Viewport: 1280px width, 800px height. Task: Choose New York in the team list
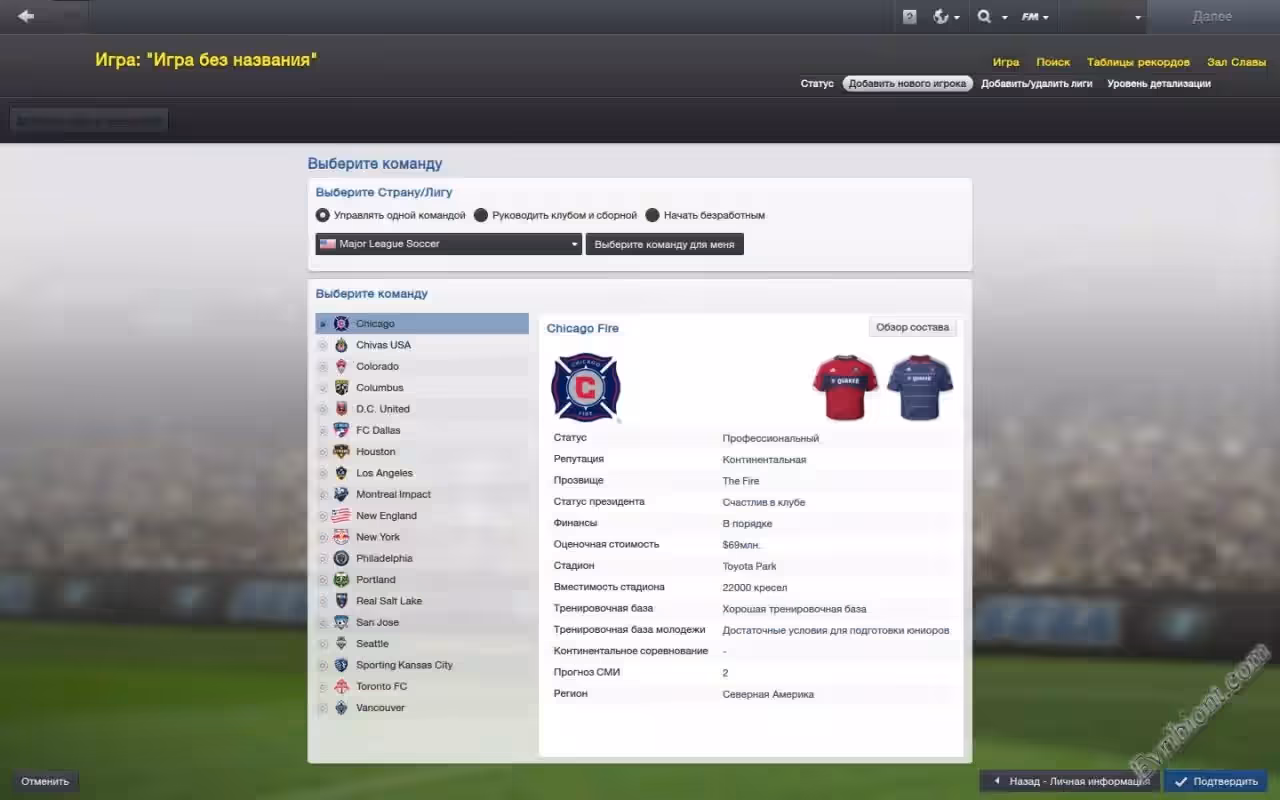pos(378,537)
